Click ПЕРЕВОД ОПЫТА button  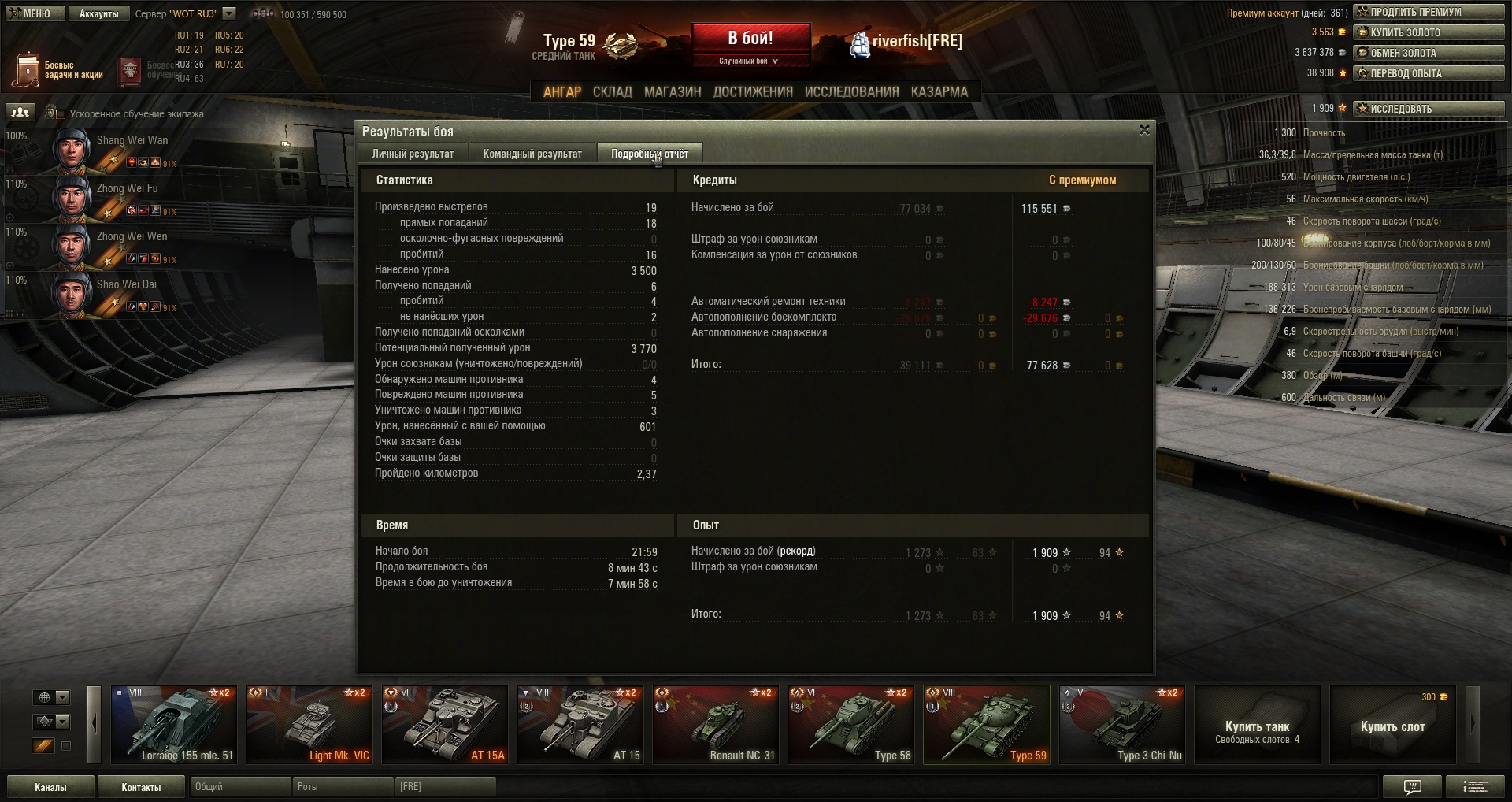tap(1429, 73)
